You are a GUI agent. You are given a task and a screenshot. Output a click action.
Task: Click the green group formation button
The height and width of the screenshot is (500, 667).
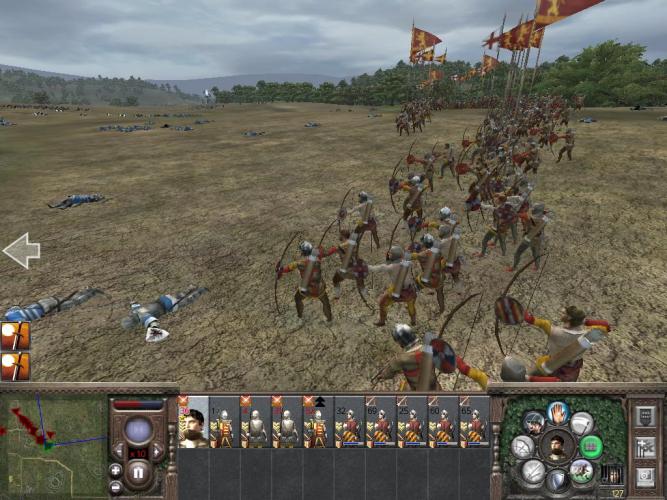[x=592, y=446]
